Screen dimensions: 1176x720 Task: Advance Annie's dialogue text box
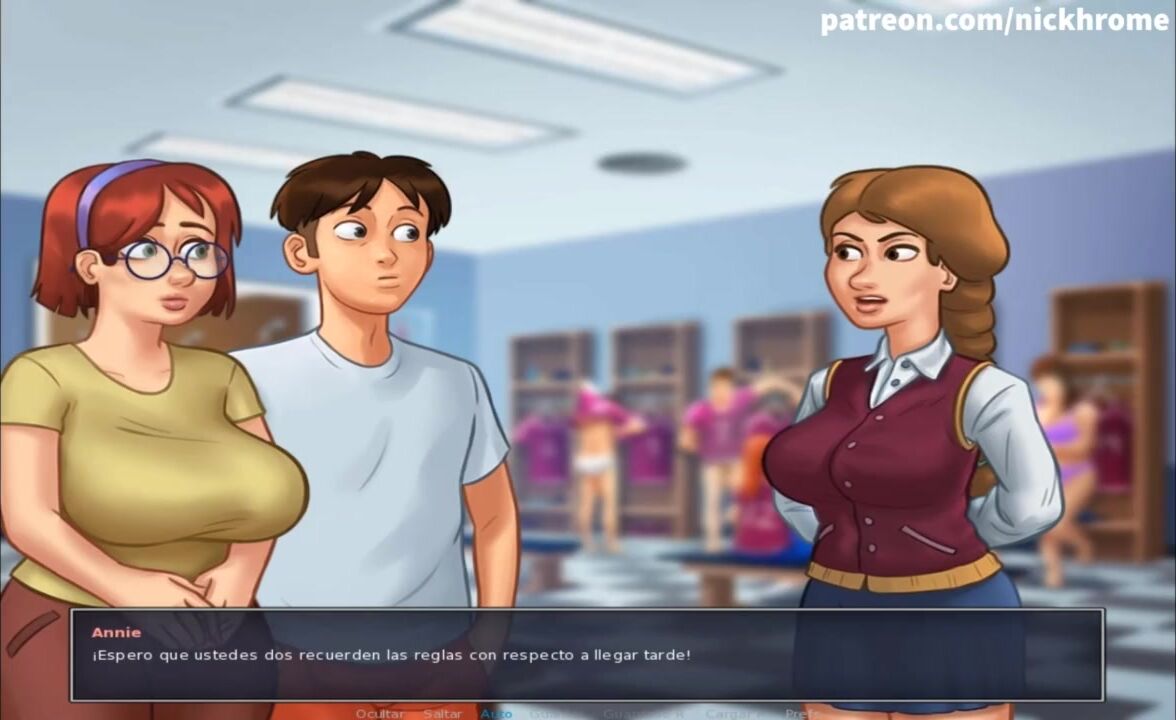(587, 655)
